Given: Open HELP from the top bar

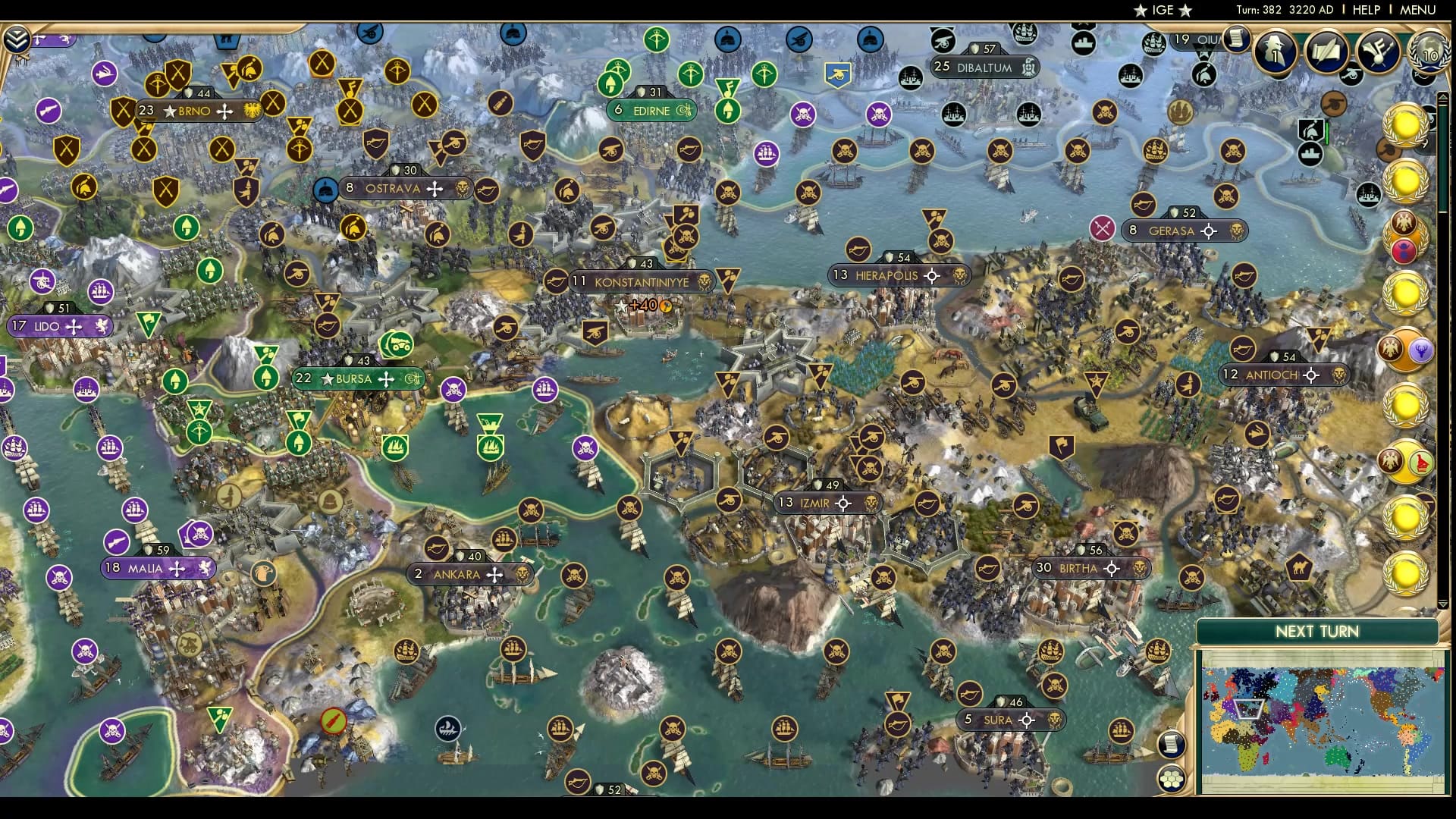Looking at the screenshot, I should 1365,10.
